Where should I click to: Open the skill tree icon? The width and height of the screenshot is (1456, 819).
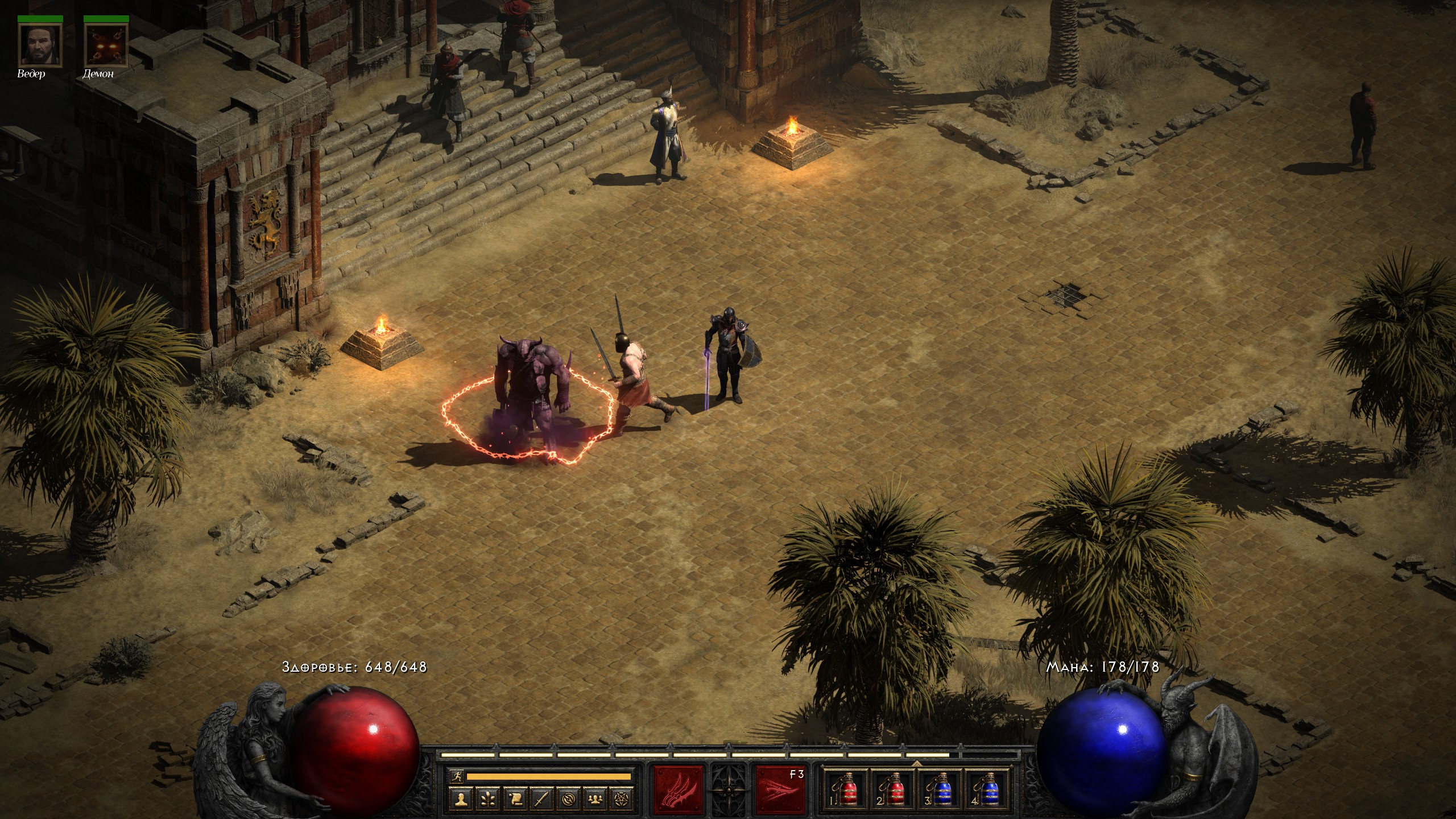488,799
